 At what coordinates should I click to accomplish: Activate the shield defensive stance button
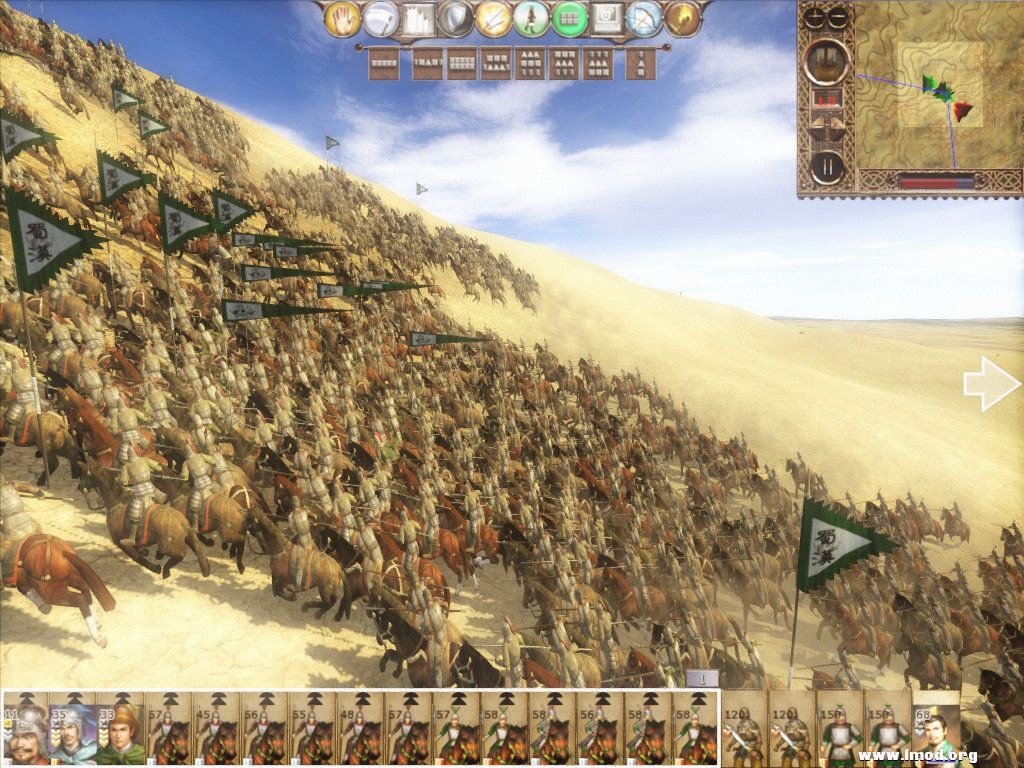tap(456, 18)
